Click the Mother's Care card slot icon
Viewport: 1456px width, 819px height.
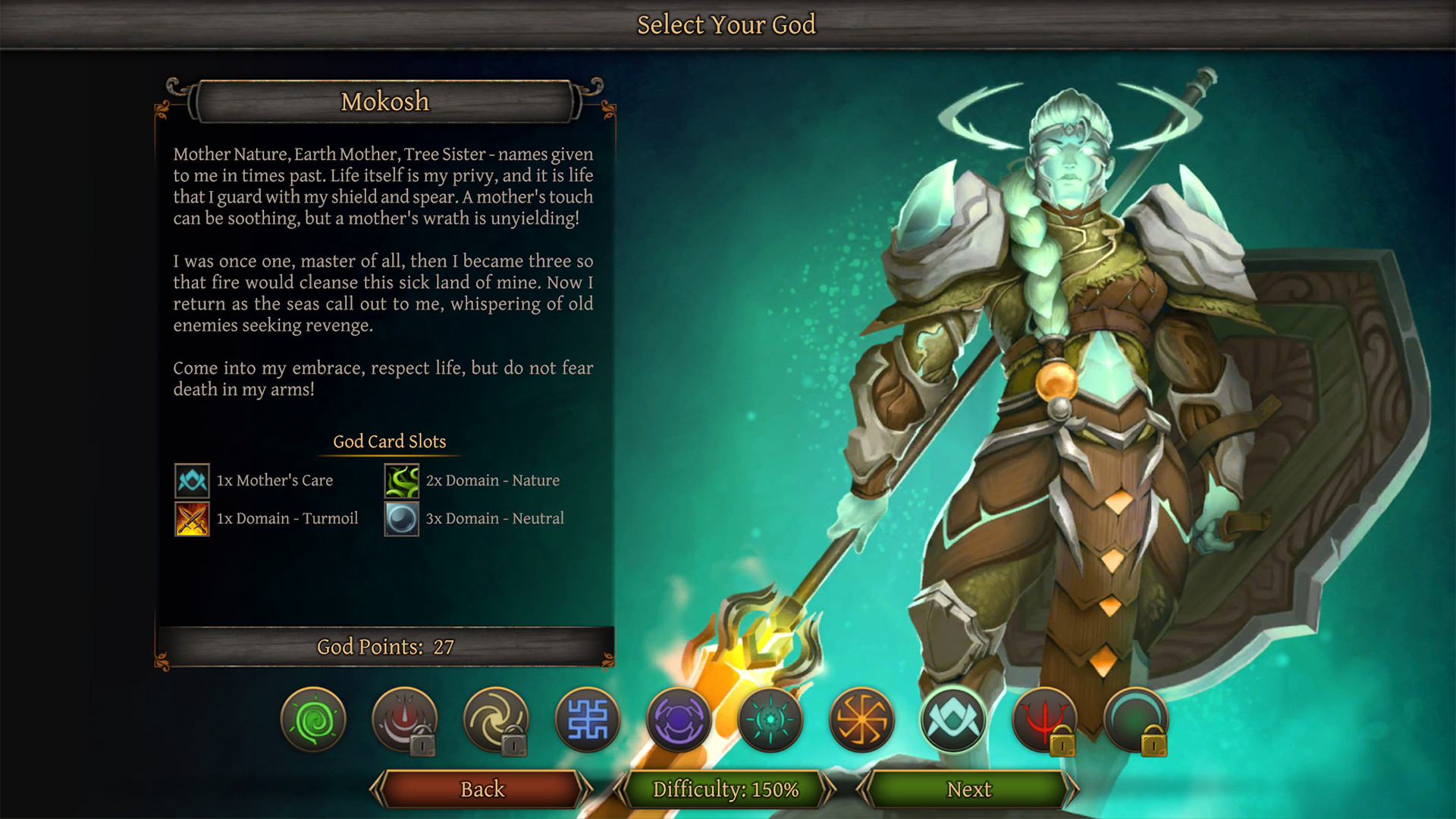pyautogui.click(x=191, y=480)
